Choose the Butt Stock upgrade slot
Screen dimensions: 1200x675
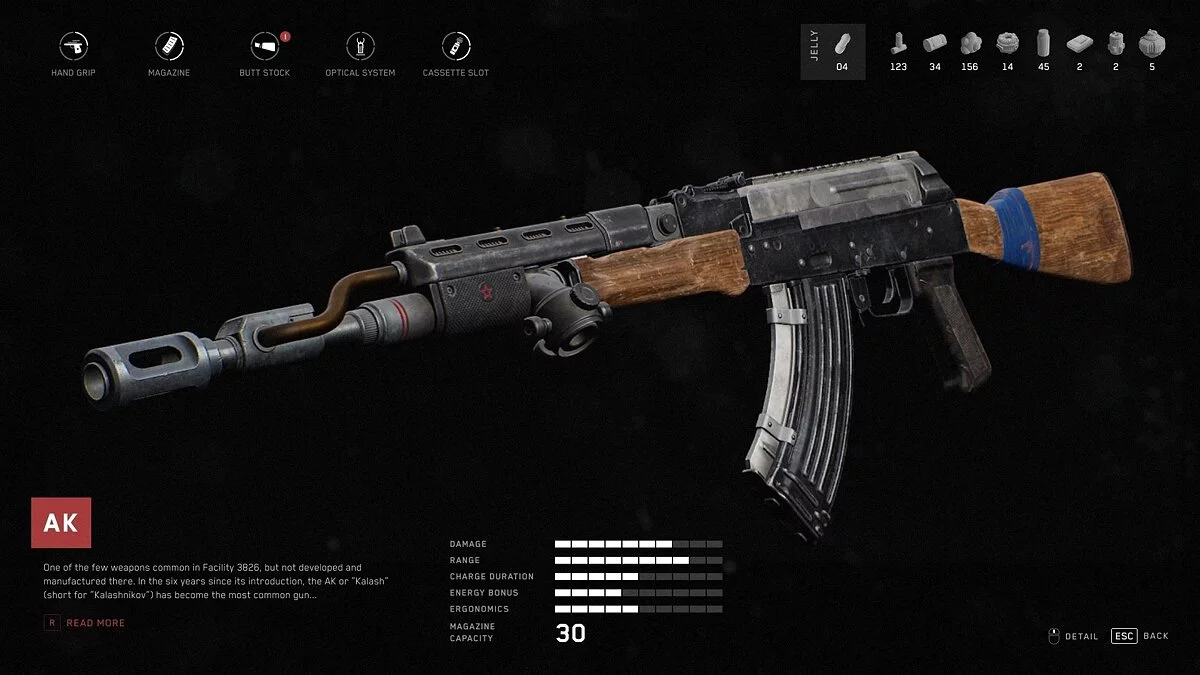[x=264, y=47]
